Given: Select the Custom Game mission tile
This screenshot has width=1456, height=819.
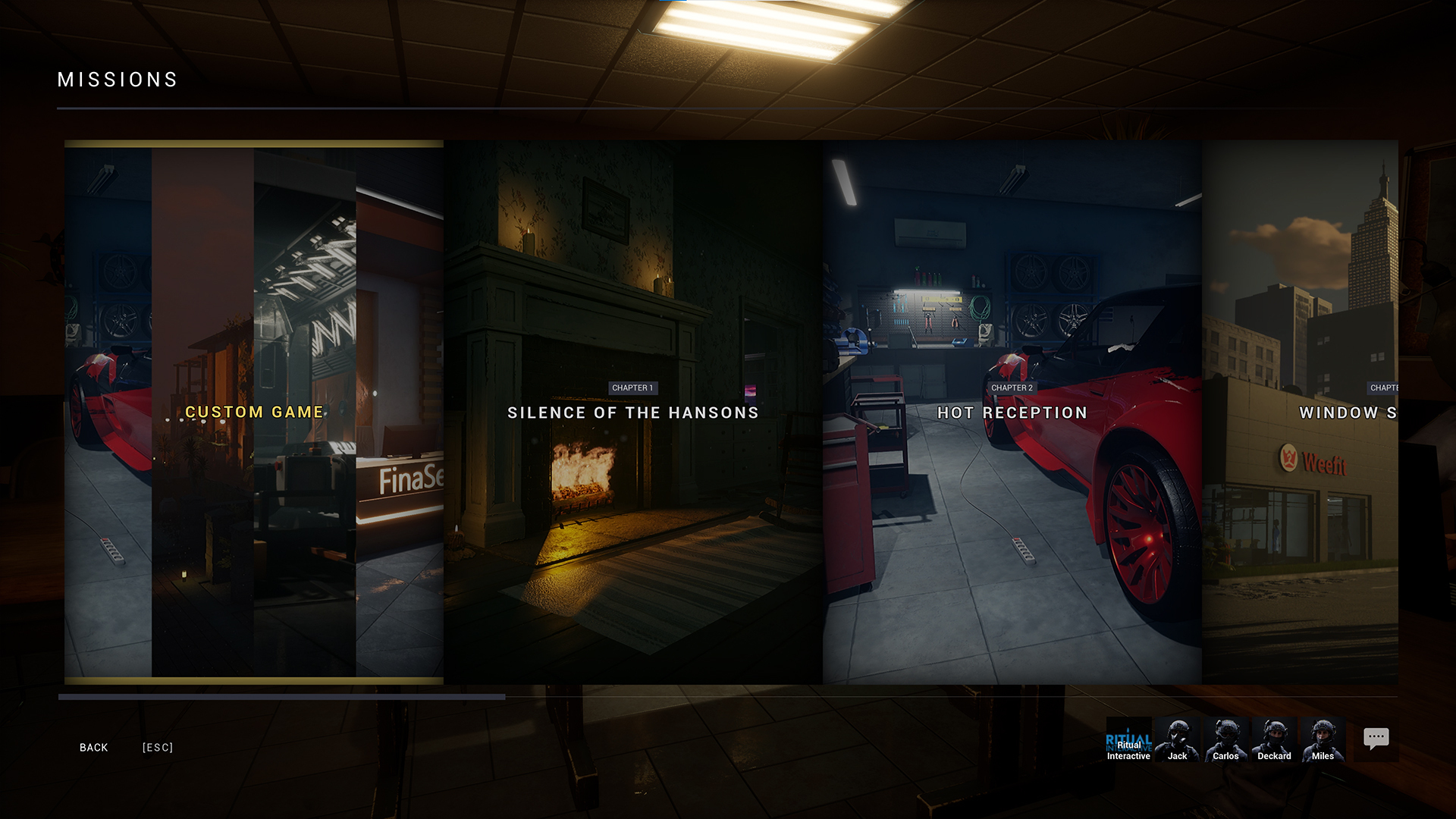Looking at the screenshot, I should tap(254, 412).
